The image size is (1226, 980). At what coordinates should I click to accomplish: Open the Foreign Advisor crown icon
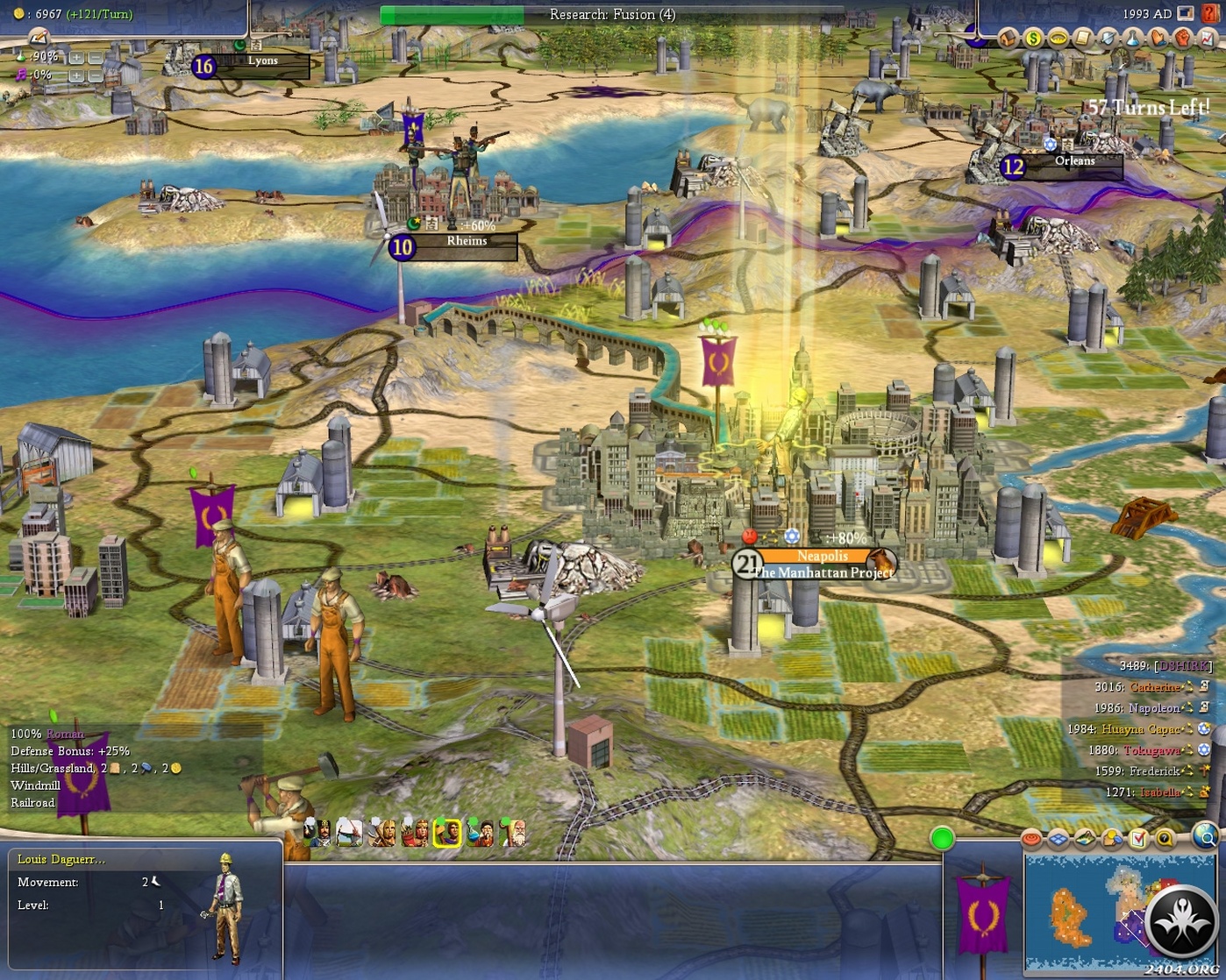click(x=1058, y=38)
